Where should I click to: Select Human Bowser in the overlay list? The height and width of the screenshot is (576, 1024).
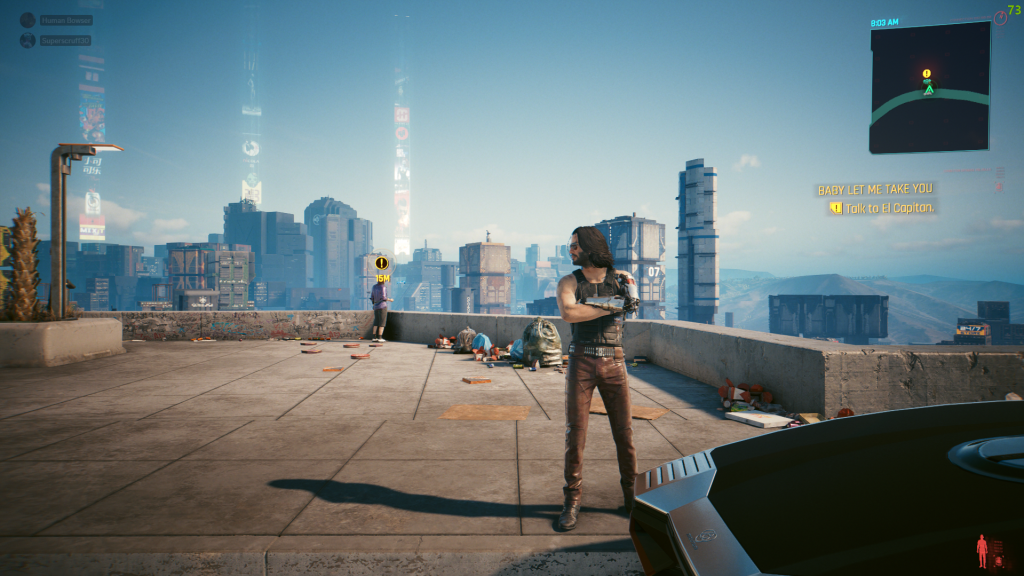coord(66,20)
